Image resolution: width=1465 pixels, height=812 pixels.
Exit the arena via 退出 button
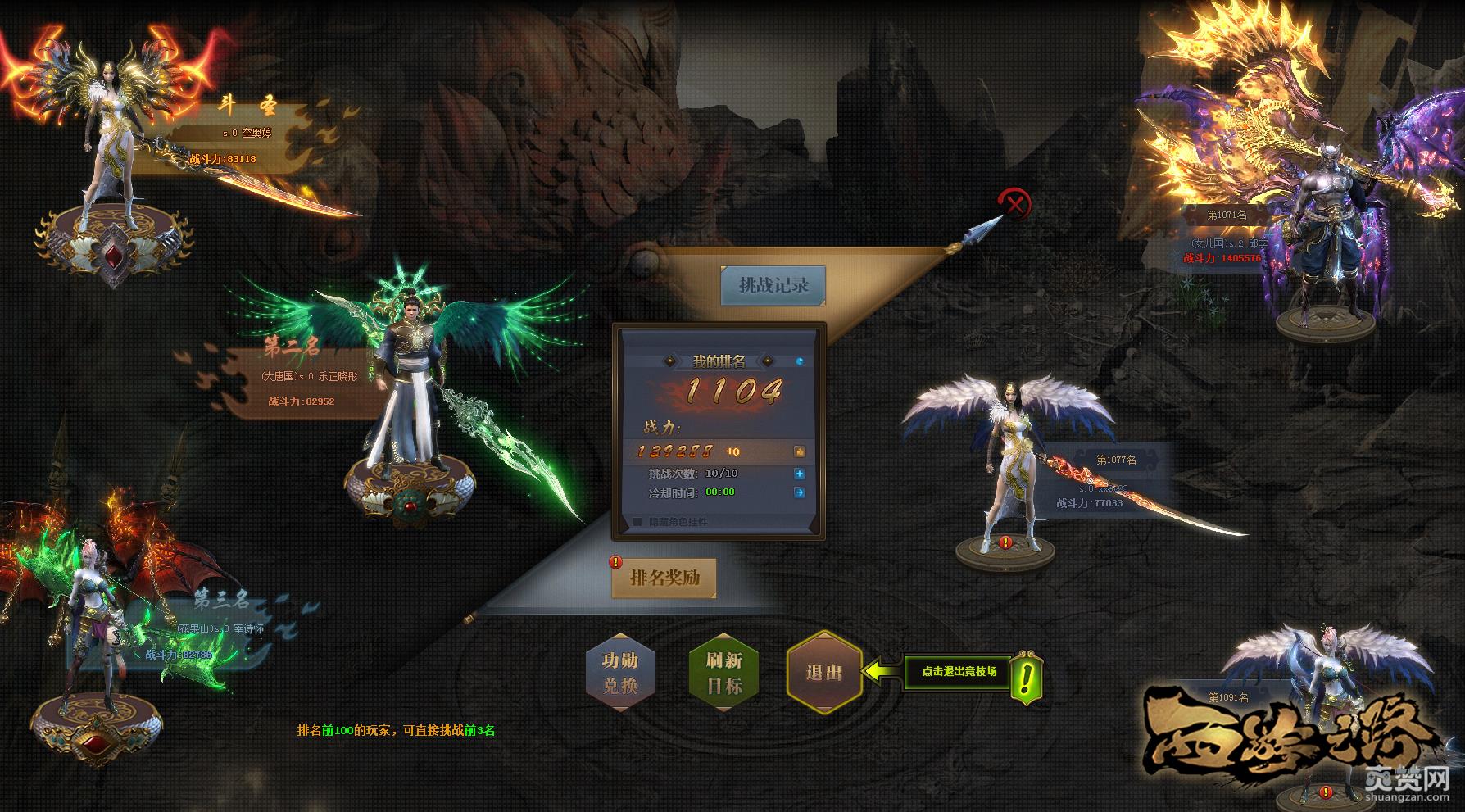823,673
